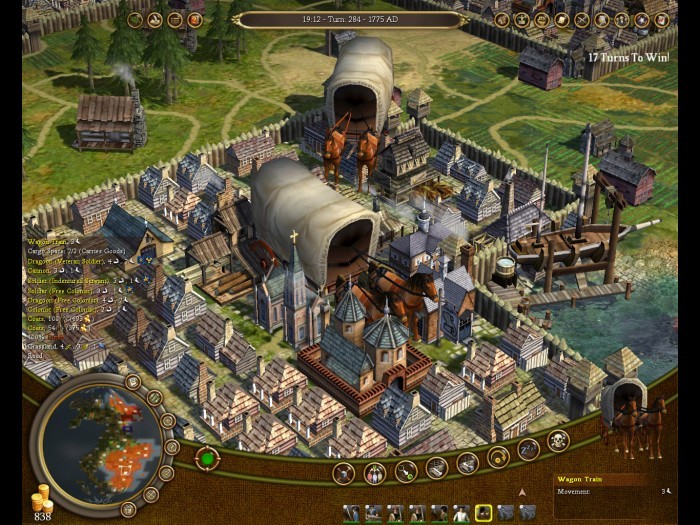Screen dimensions: 700x525
Task: Click the minimap's bottommost side button
Action: tap(128, 509)
